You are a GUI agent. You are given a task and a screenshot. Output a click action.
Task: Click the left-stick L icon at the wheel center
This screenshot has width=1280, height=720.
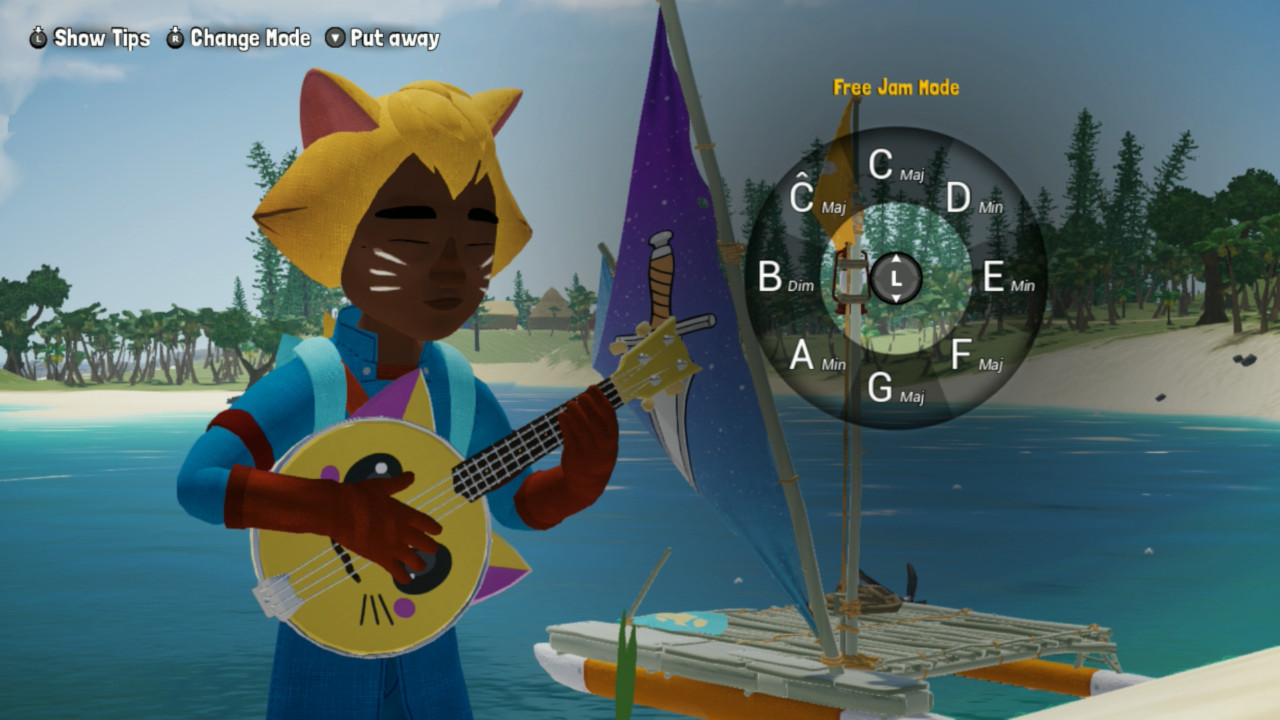tap(897, 279)
